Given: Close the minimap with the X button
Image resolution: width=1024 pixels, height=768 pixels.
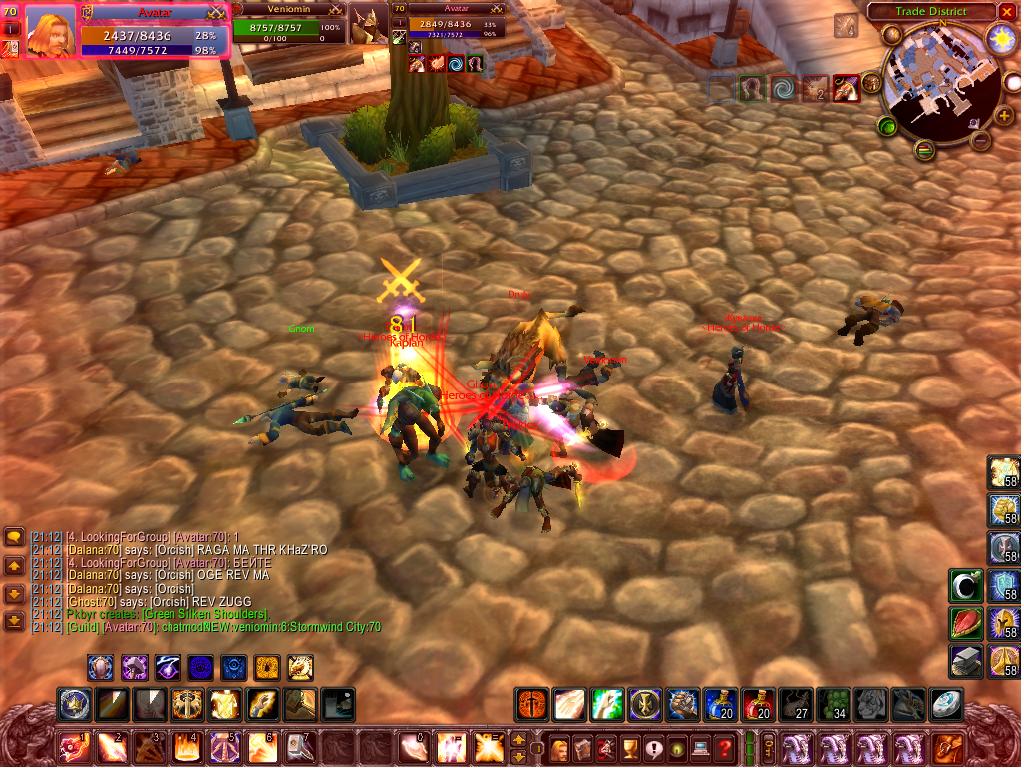Looking at the screenshot, I should tap(1006, 12).
